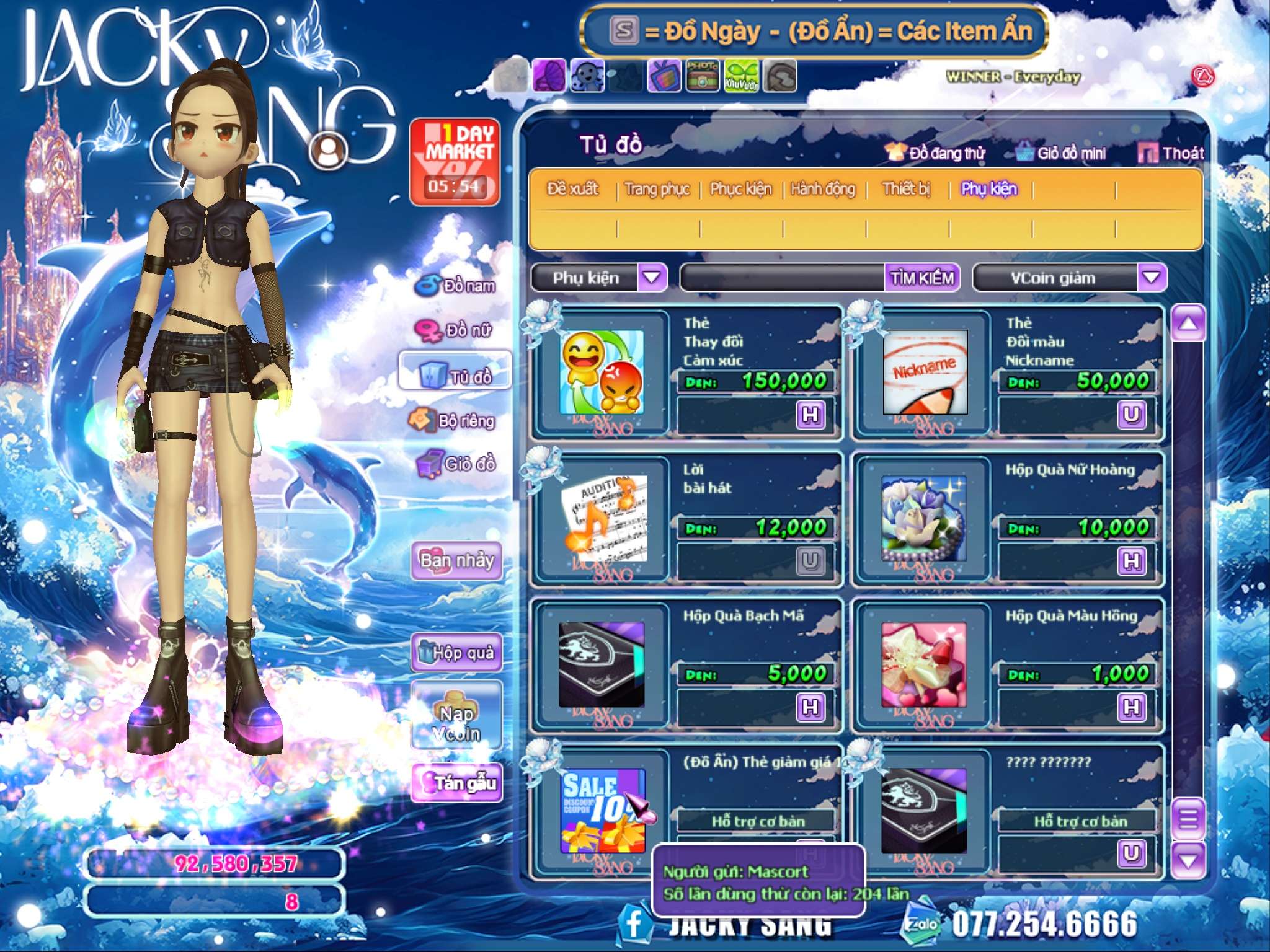Select the Hành động tab

(x=823, y=189)
